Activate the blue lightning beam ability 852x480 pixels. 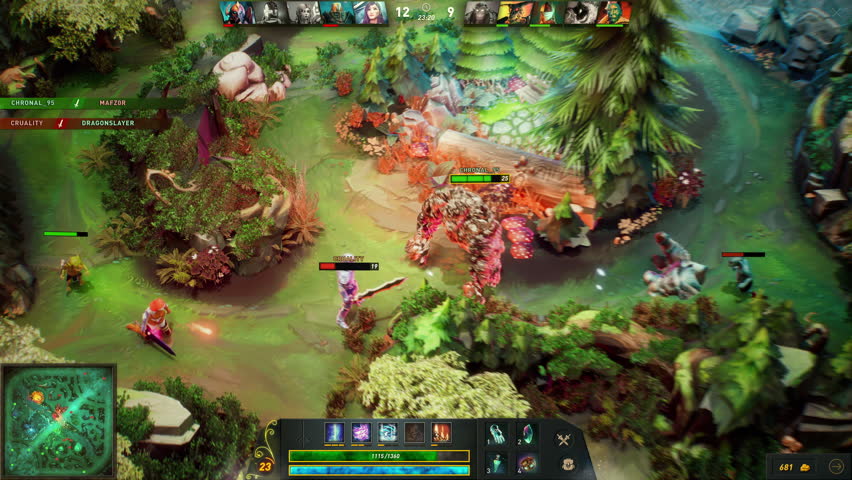335,433
